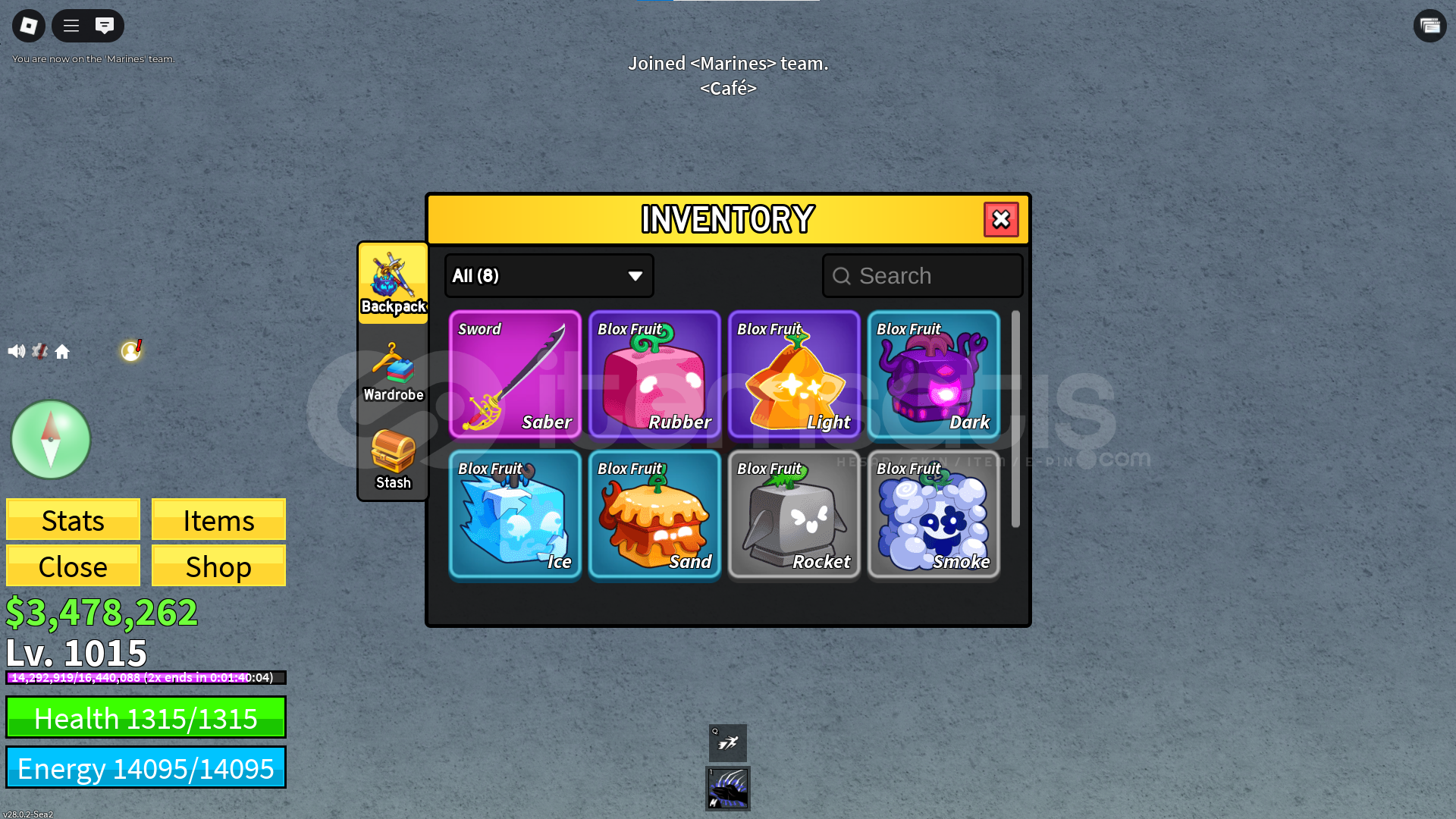Select the Dark Blox Fruit
The image size is (1456, 819).
tap(934, 375)
